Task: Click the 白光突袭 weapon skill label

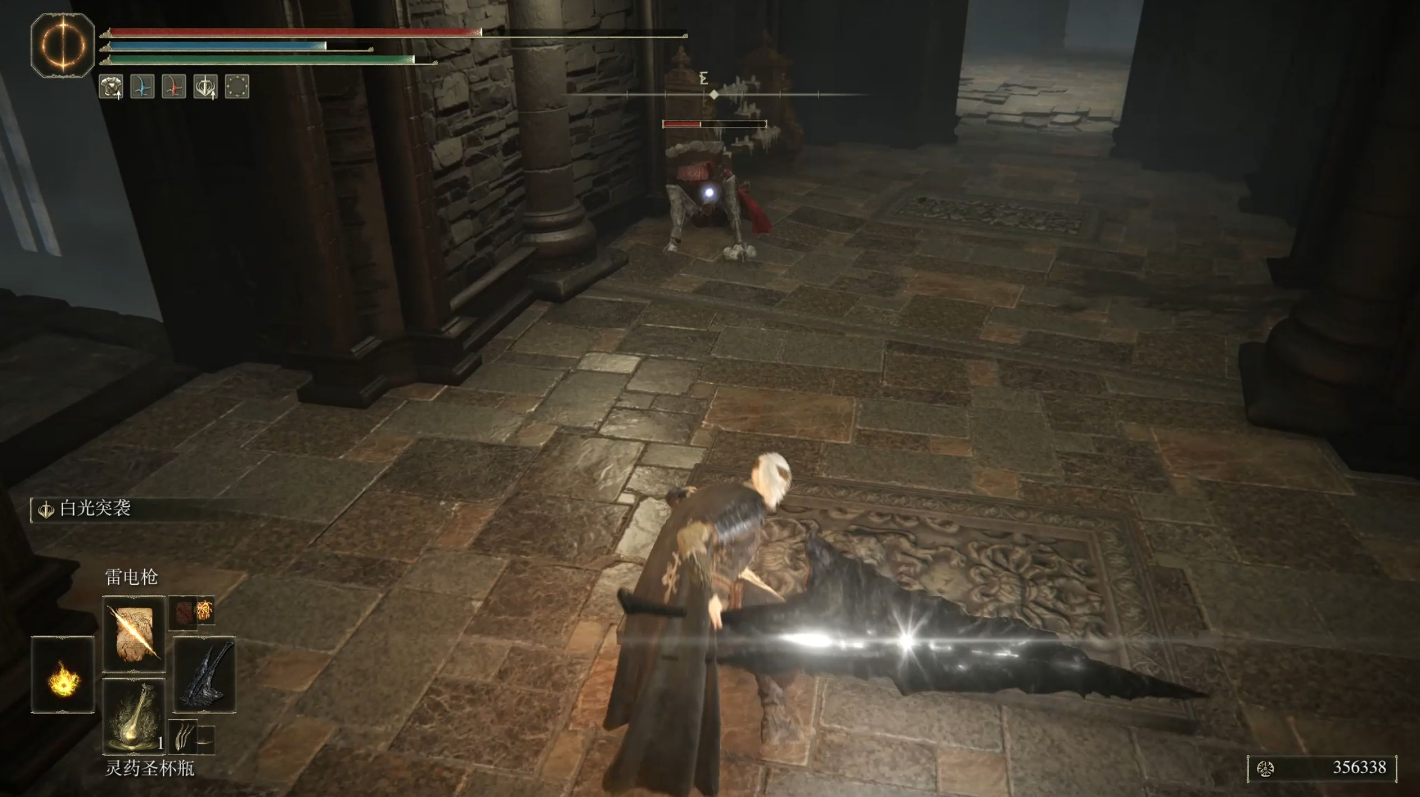Action: [x=95, y=509]
